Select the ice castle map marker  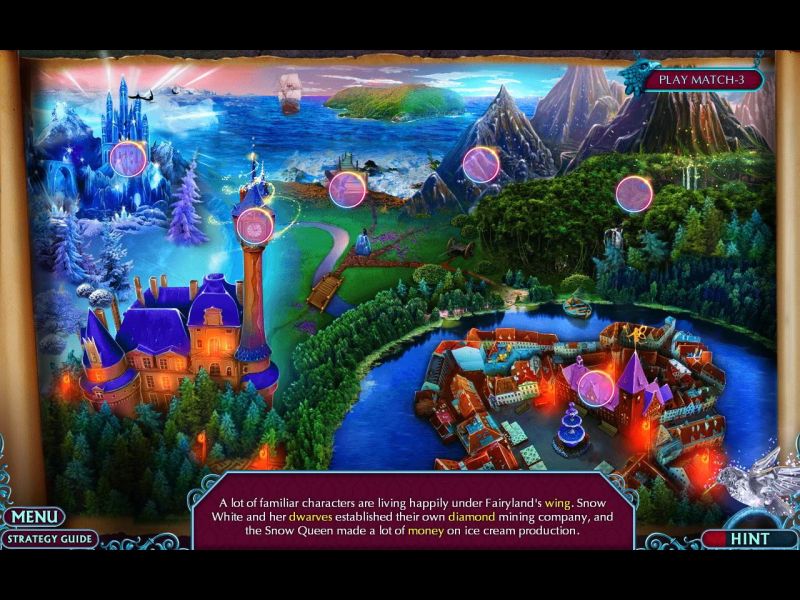(128, 159)
